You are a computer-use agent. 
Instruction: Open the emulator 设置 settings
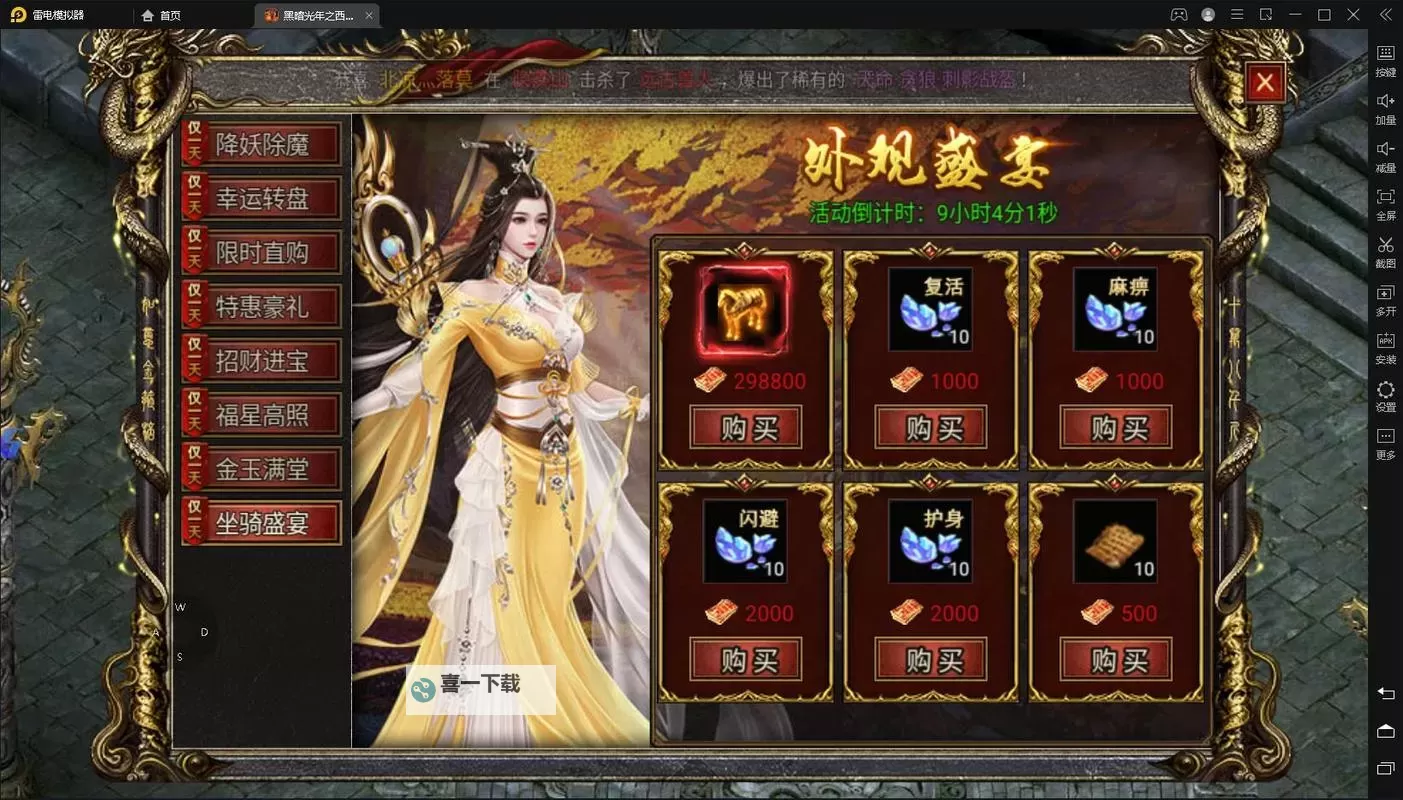pyautogui.click(x=1385, y=396)
